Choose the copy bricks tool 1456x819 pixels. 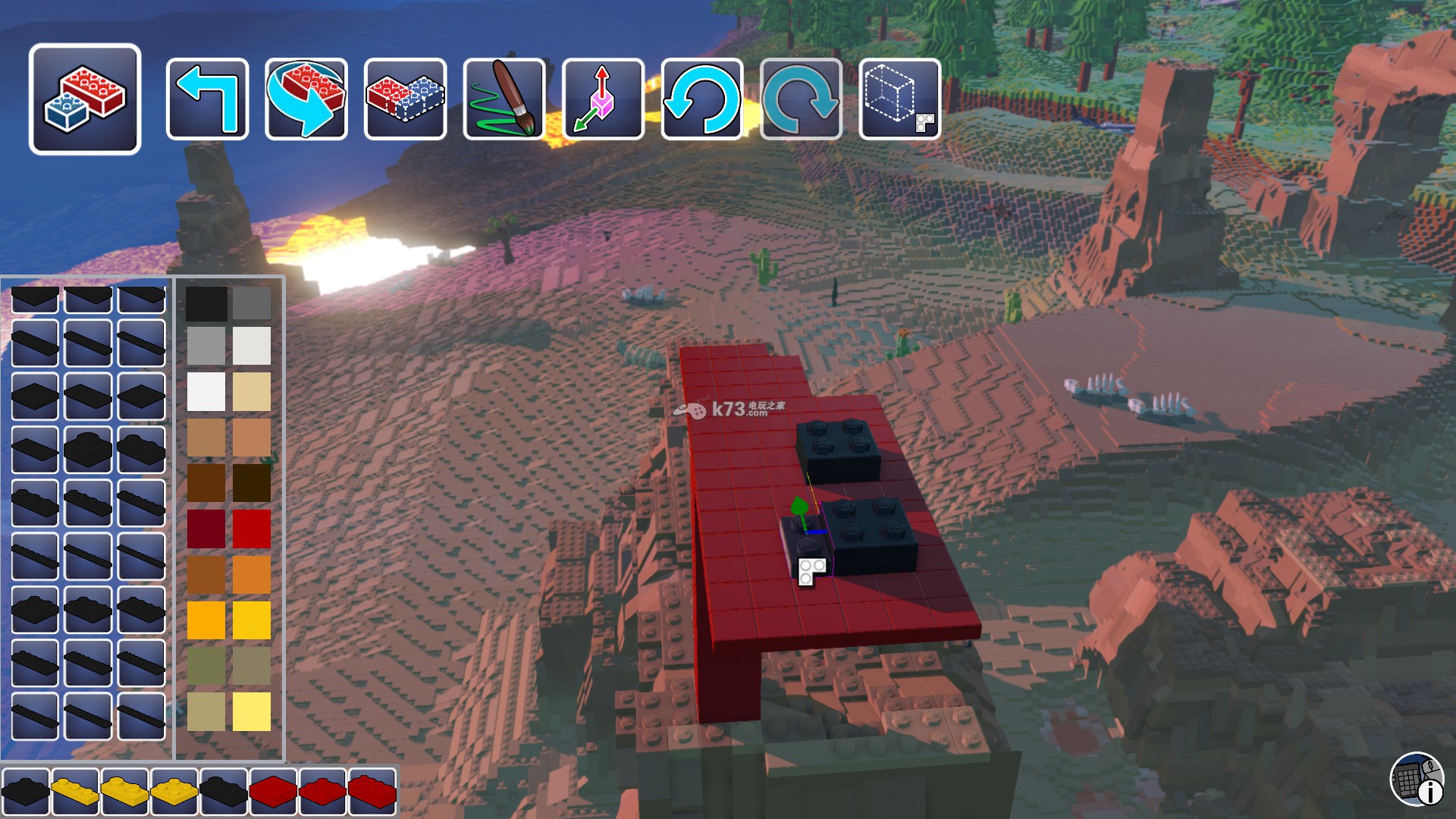point(405,99)
